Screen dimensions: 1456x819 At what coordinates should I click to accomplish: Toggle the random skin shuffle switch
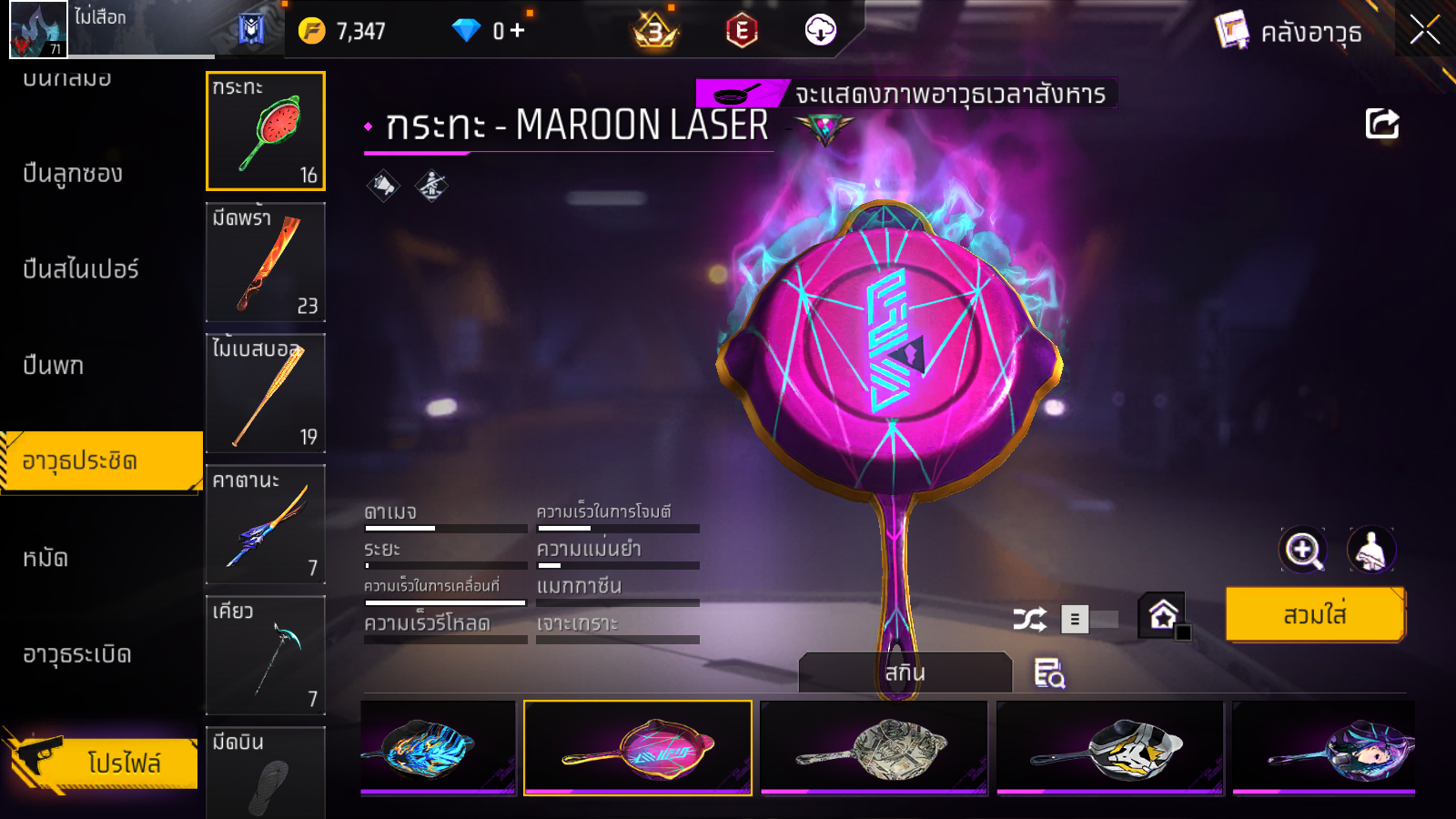(x=1088, y=620)
